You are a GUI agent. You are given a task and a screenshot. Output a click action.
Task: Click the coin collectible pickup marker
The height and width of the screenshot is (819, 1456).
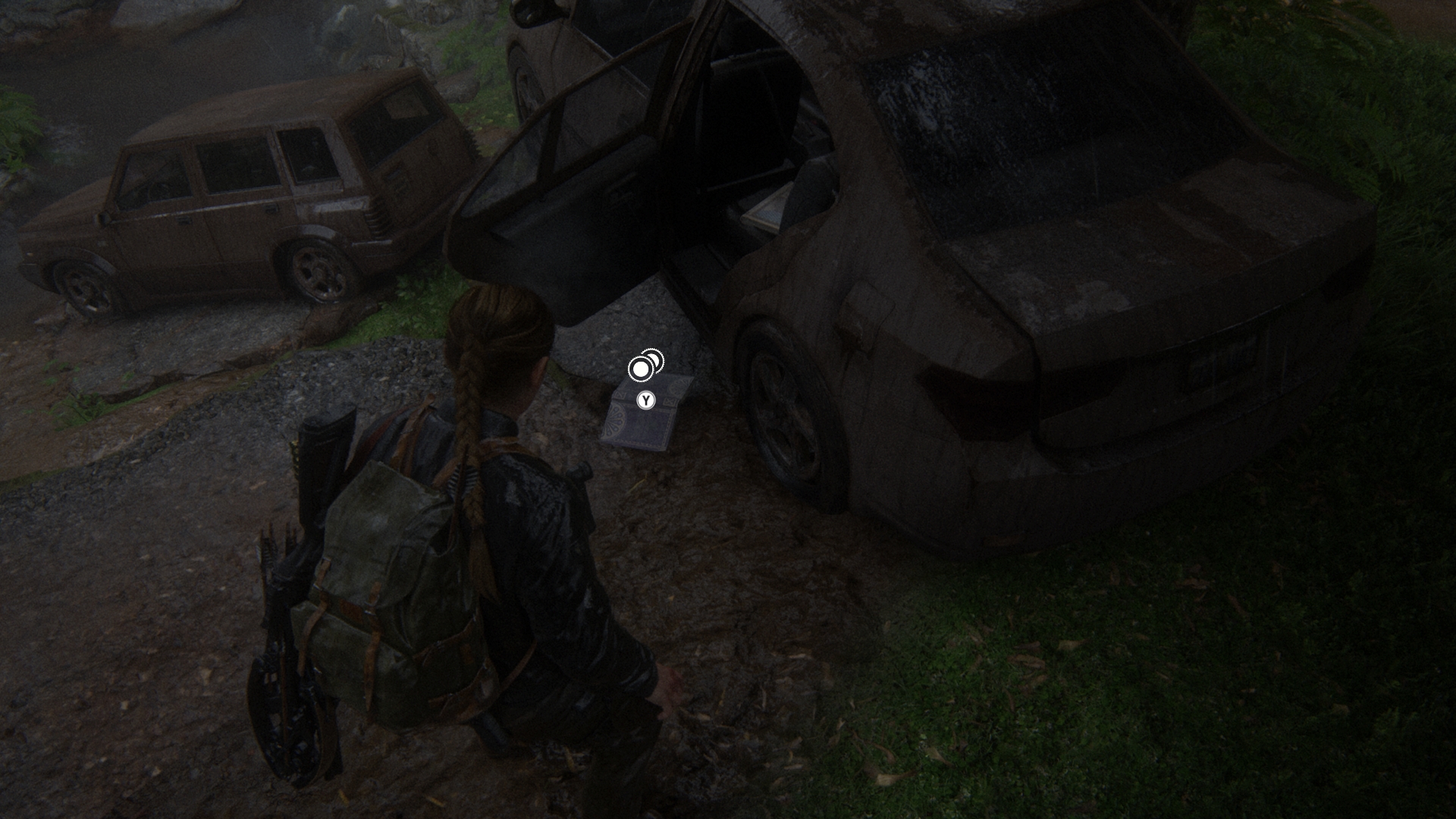pos(645,366)
